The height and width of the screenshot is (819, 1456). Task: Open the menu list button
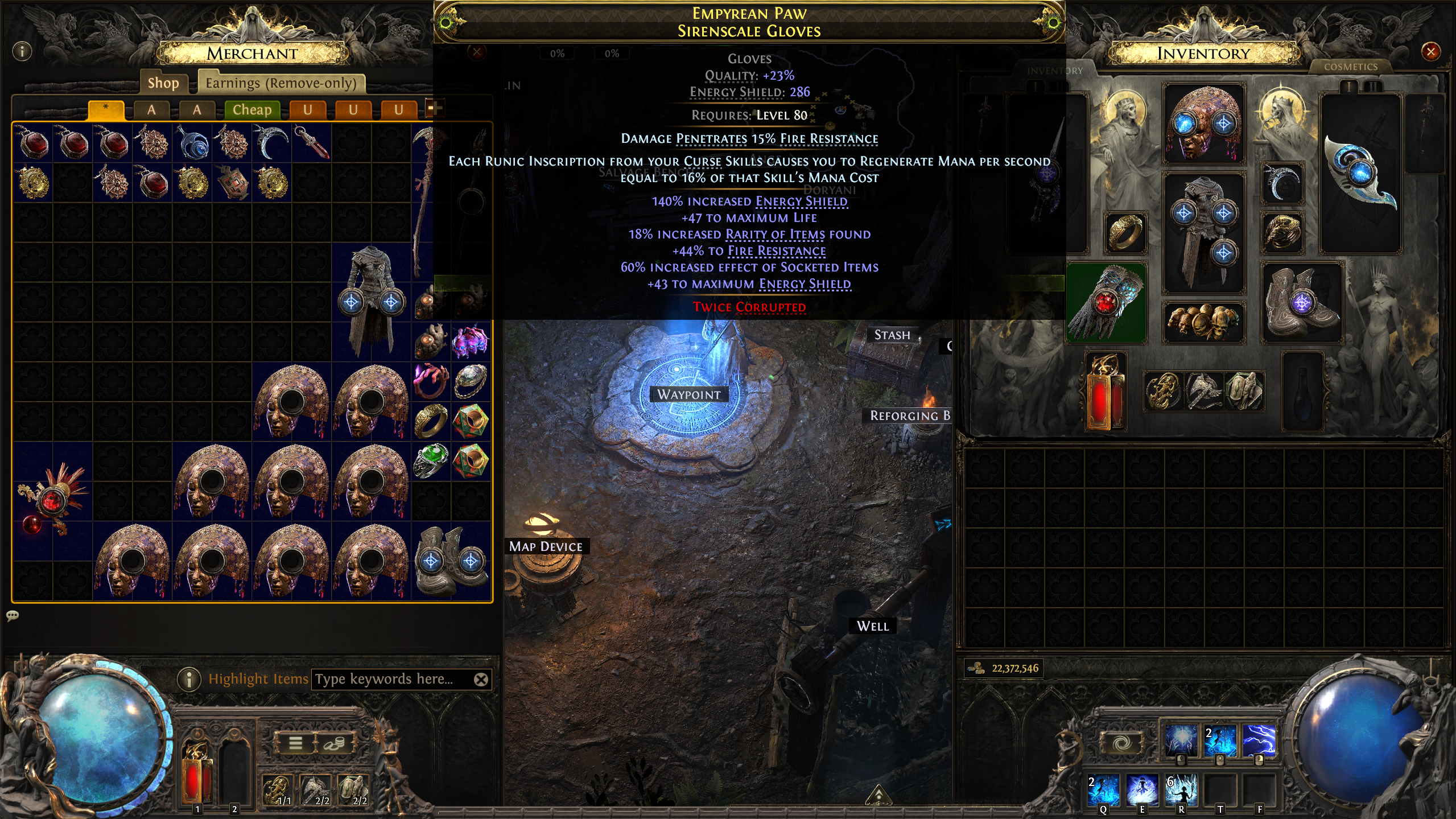[295, 743]
